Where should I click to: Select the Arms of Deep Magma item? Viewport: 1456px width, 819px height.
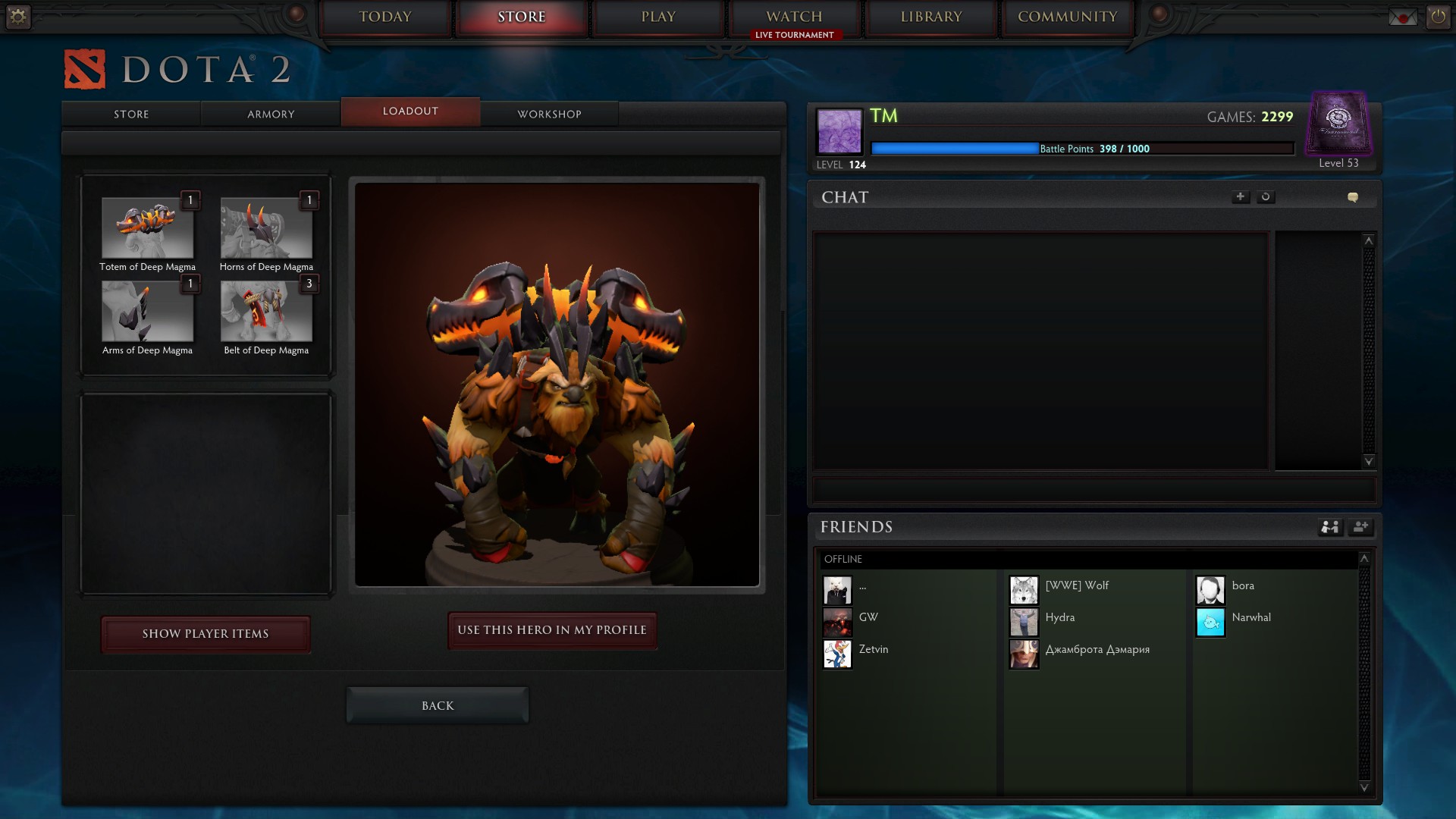(147, 312)
